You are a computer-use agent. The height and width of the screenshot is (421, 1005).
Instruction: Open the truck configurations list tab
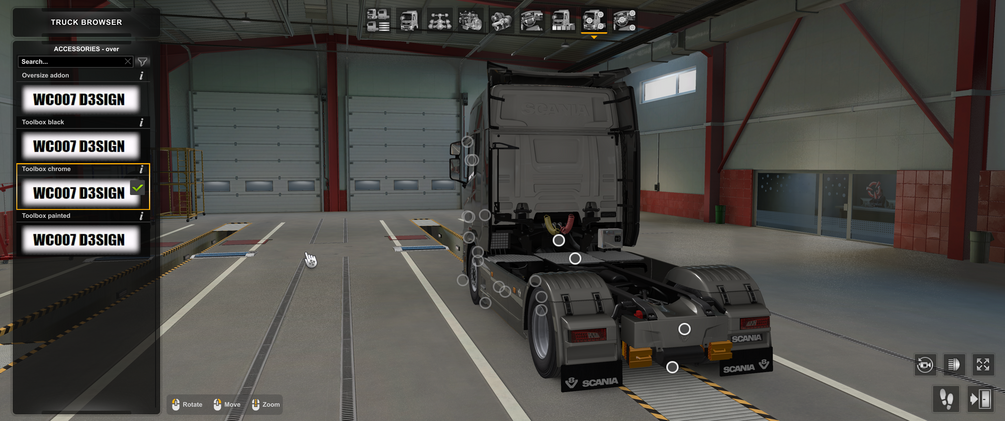pos(378,20)
